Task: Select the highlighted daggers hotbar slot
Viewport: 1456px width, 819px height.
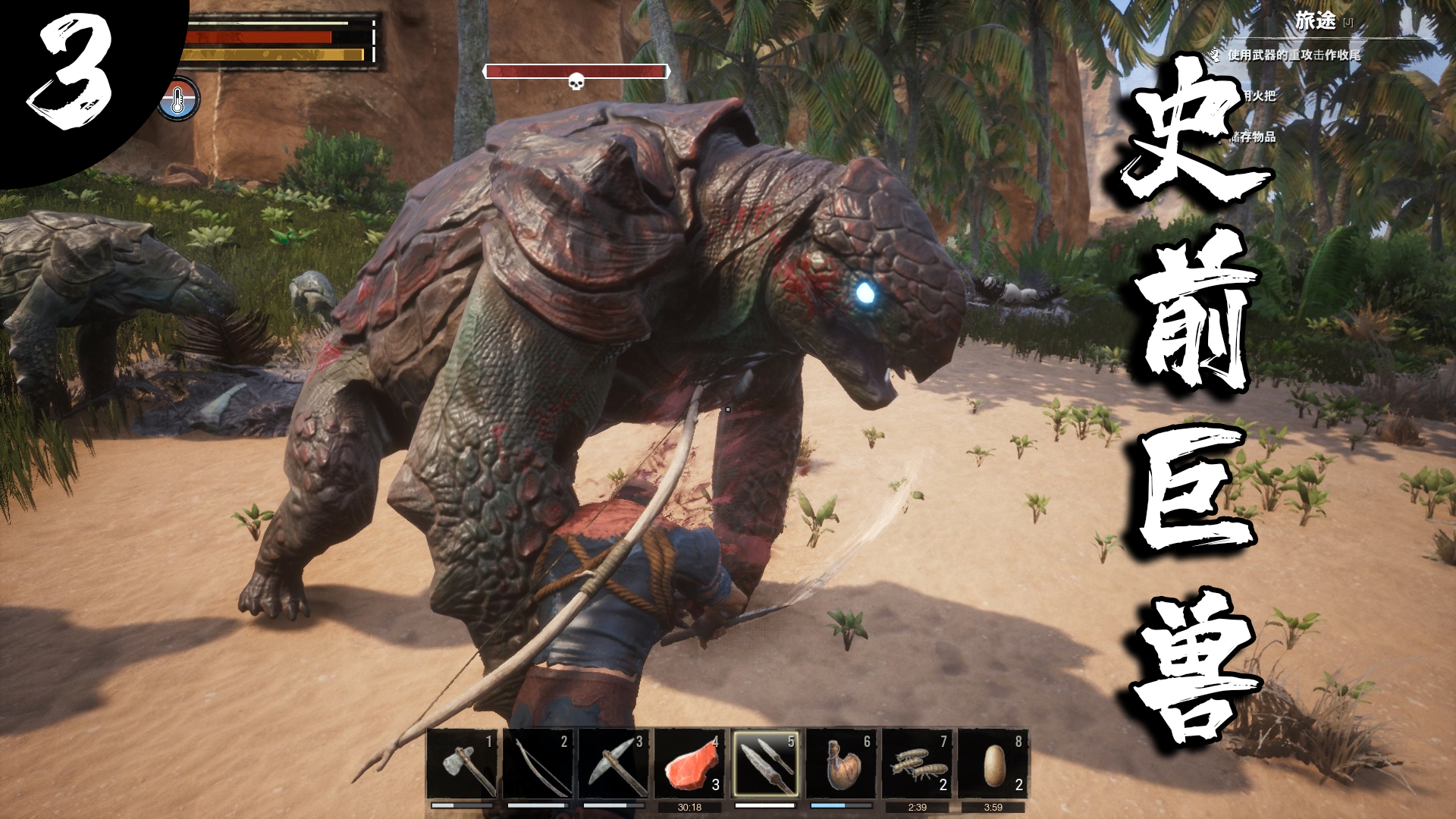Action: pyautogui.click(x=766, y=763)
